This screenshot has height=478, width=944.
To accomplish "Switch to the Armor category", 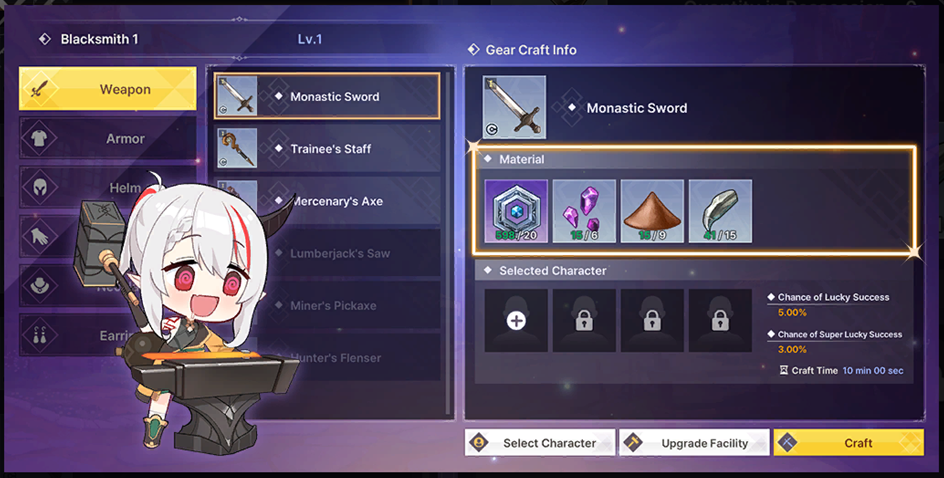I will coord(108,139).
